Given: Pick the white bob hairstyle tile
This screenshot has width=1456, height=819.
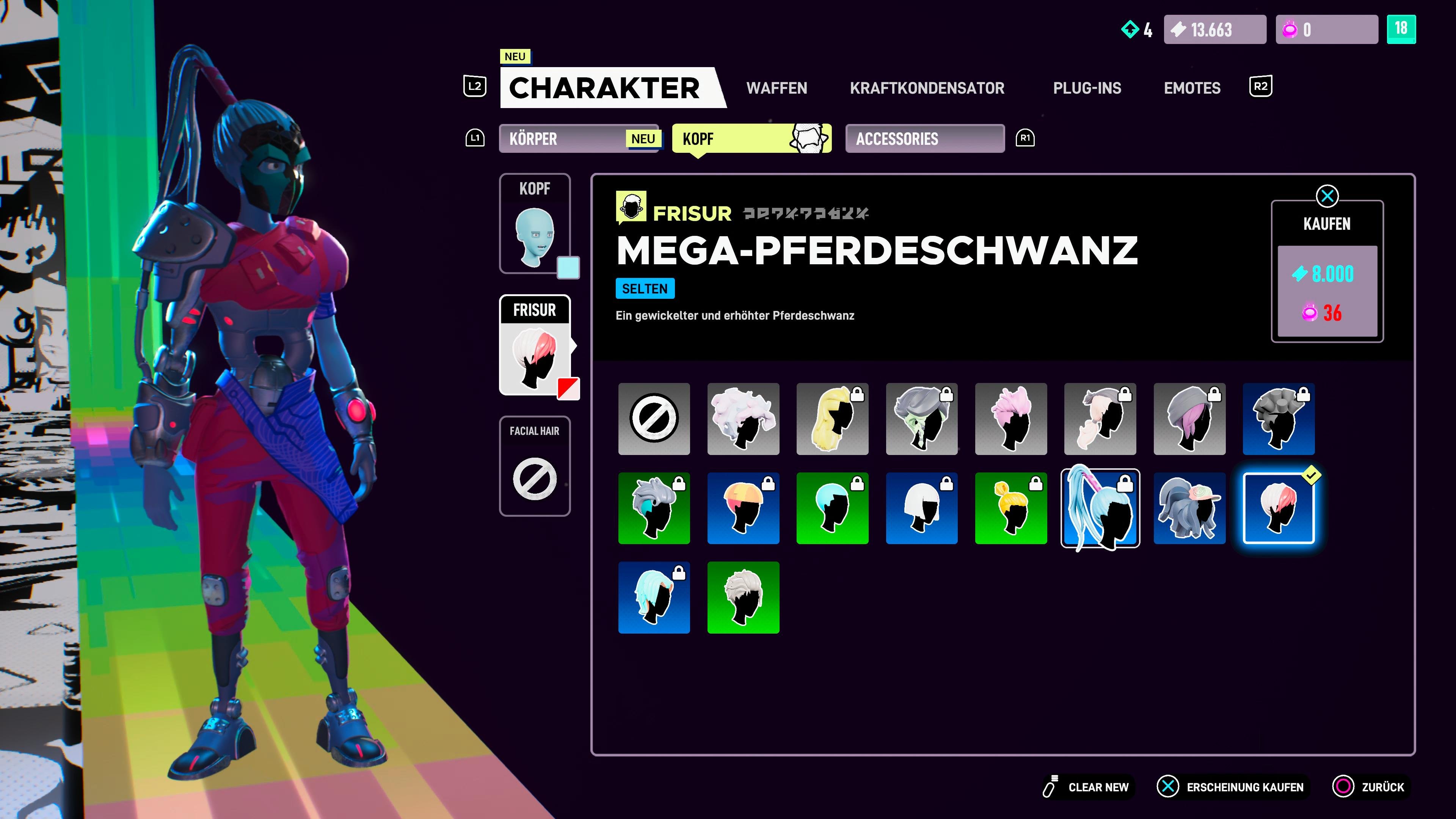Looking at the screenshot, I should (921, 508).
